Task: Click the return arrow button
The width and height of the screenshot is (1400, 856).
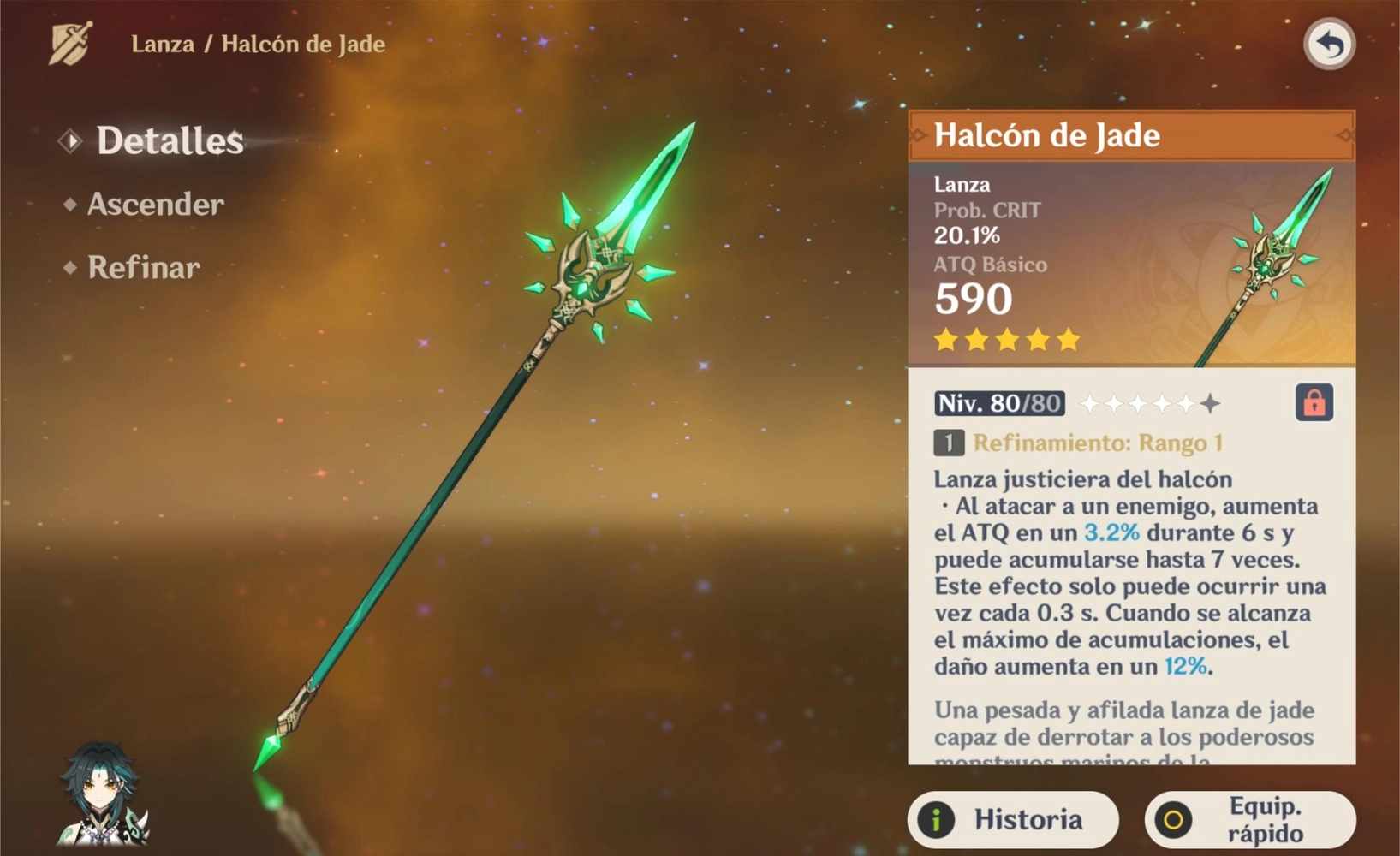Action: tap(1329, 45)
